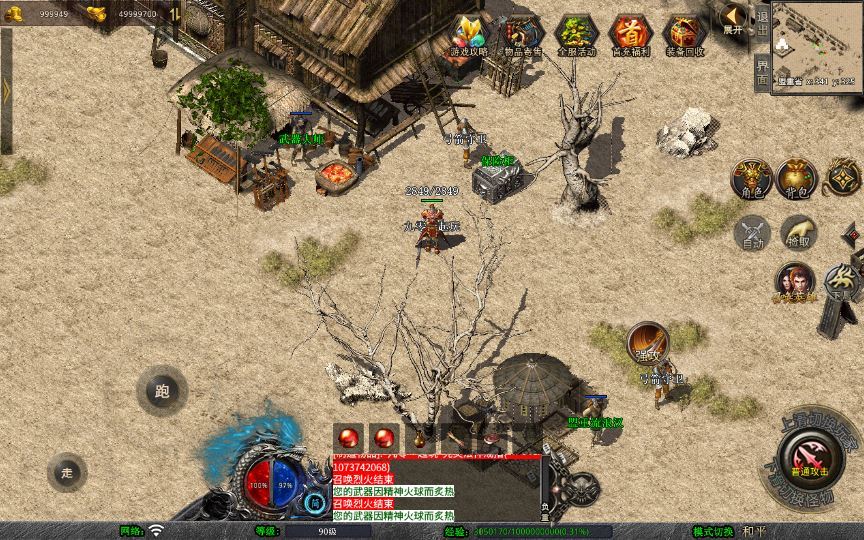Claim the 首充福利 first-recharge bonus
The height and width of the screenshot is (540, 864).
(630, 34)
